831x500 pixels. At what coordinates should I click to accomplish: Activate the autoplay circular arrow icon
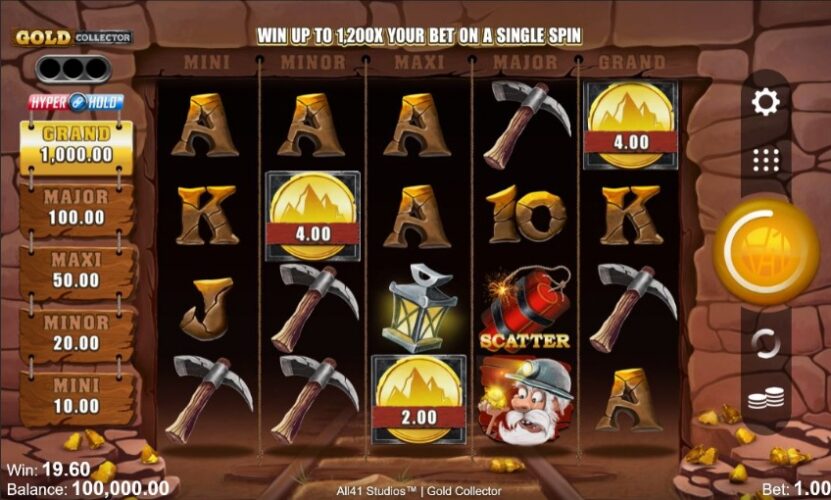(x=766, y=343)
